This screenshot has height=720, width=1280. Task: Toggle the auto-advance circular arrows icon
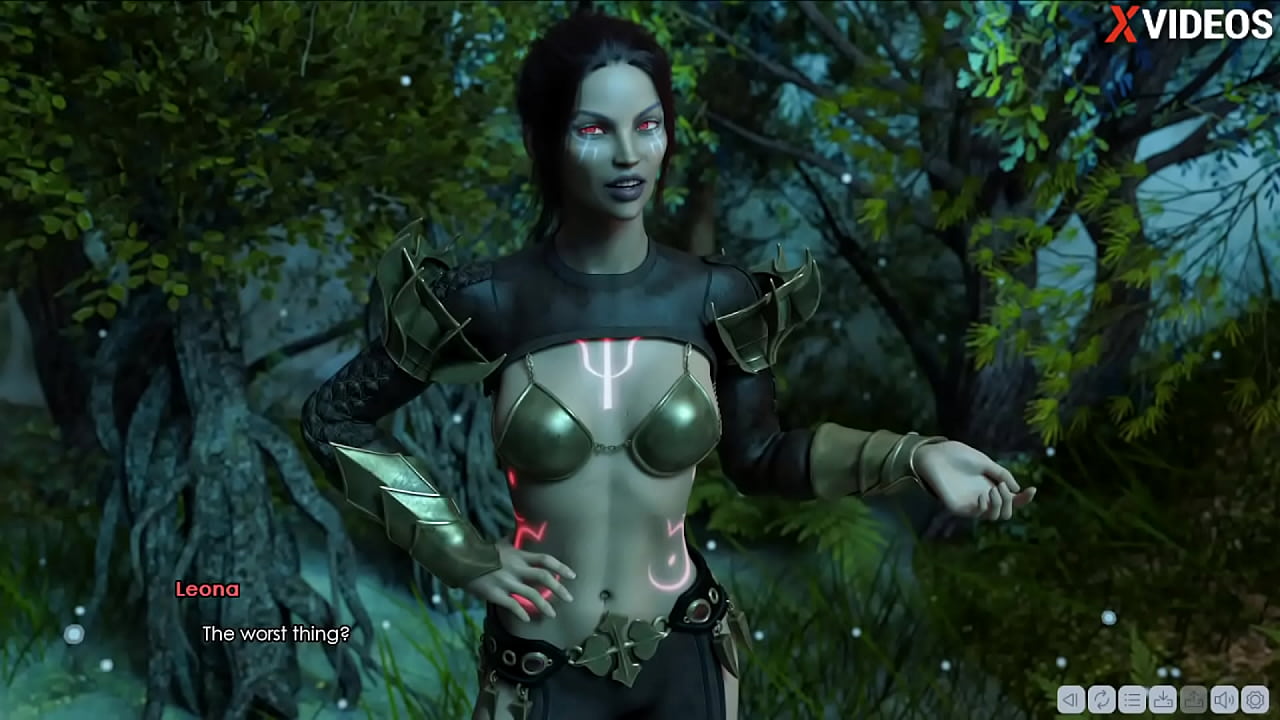click(x=1101, y=699)
